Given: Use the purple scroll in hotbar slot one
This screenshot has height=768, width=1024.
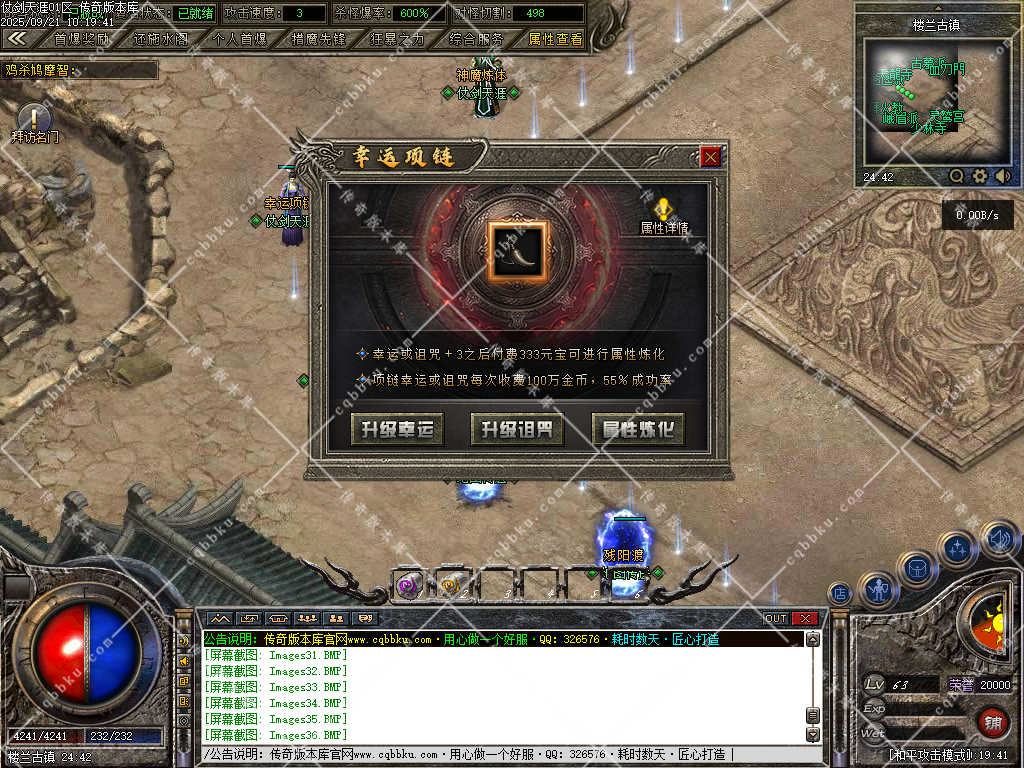Looking at the screenshot, I should [x=408, y=586].
